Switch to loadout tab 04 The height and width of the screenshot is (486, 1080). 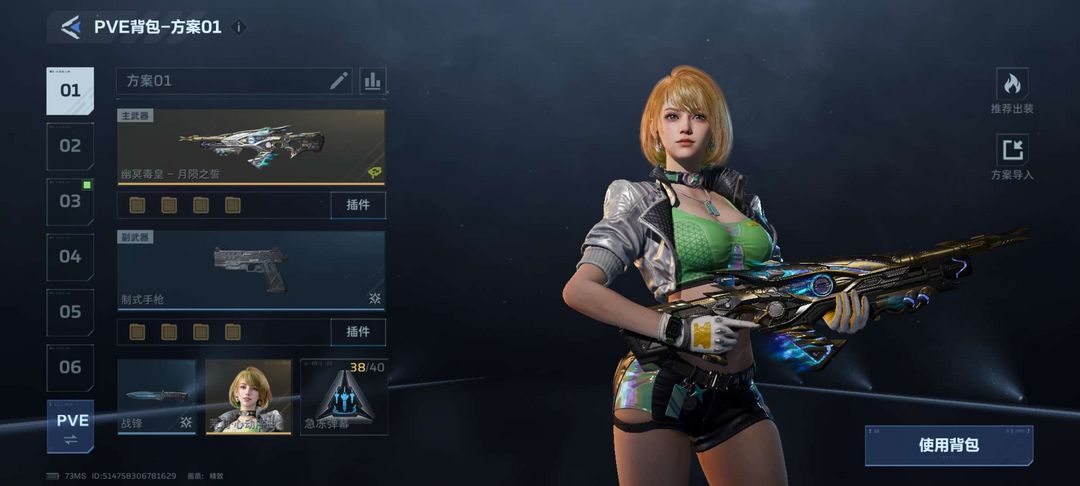pyautogui.click(x=70, y=256)
